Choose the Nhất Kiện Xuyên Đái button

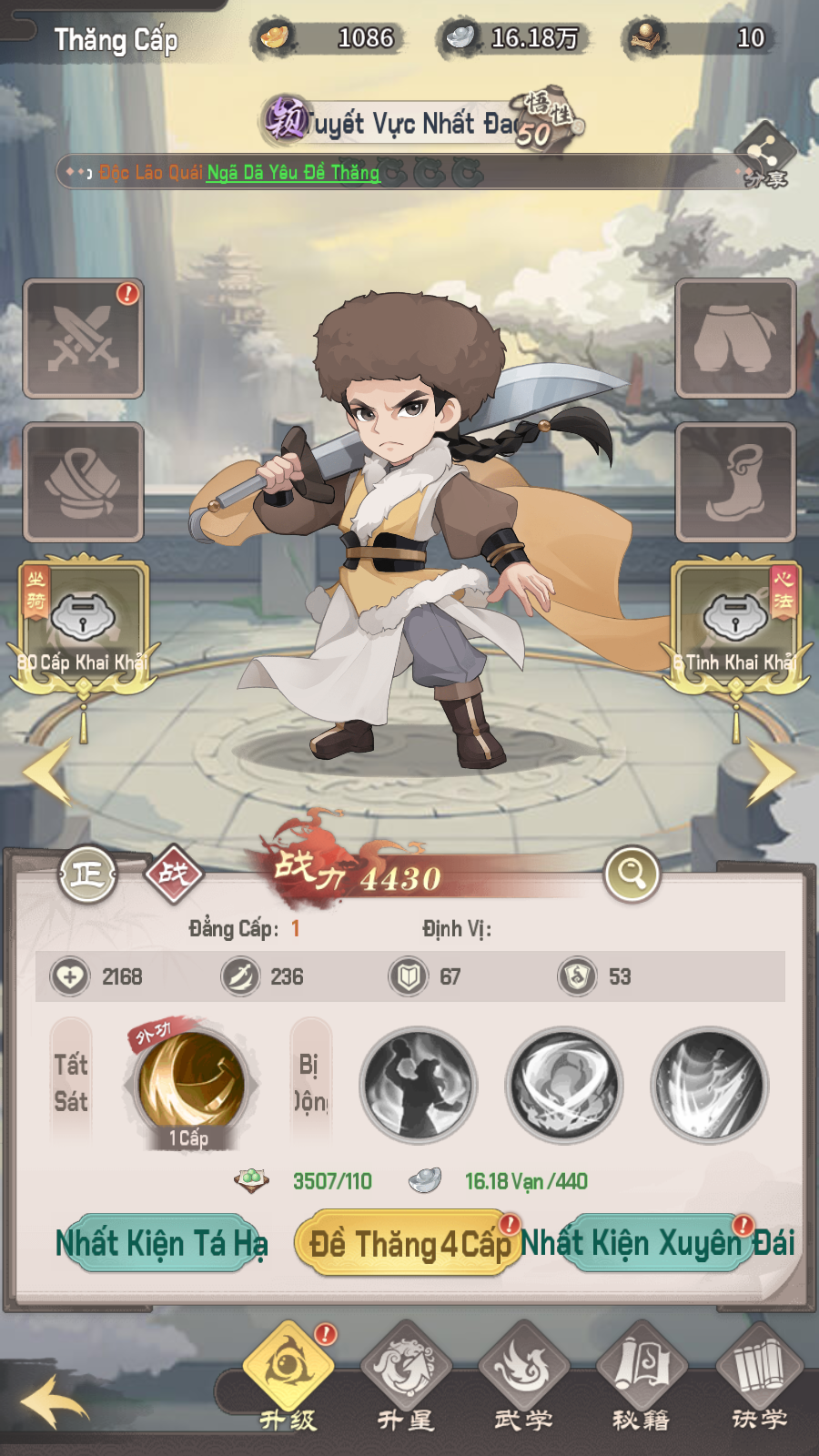click(x=657, y=1242)
